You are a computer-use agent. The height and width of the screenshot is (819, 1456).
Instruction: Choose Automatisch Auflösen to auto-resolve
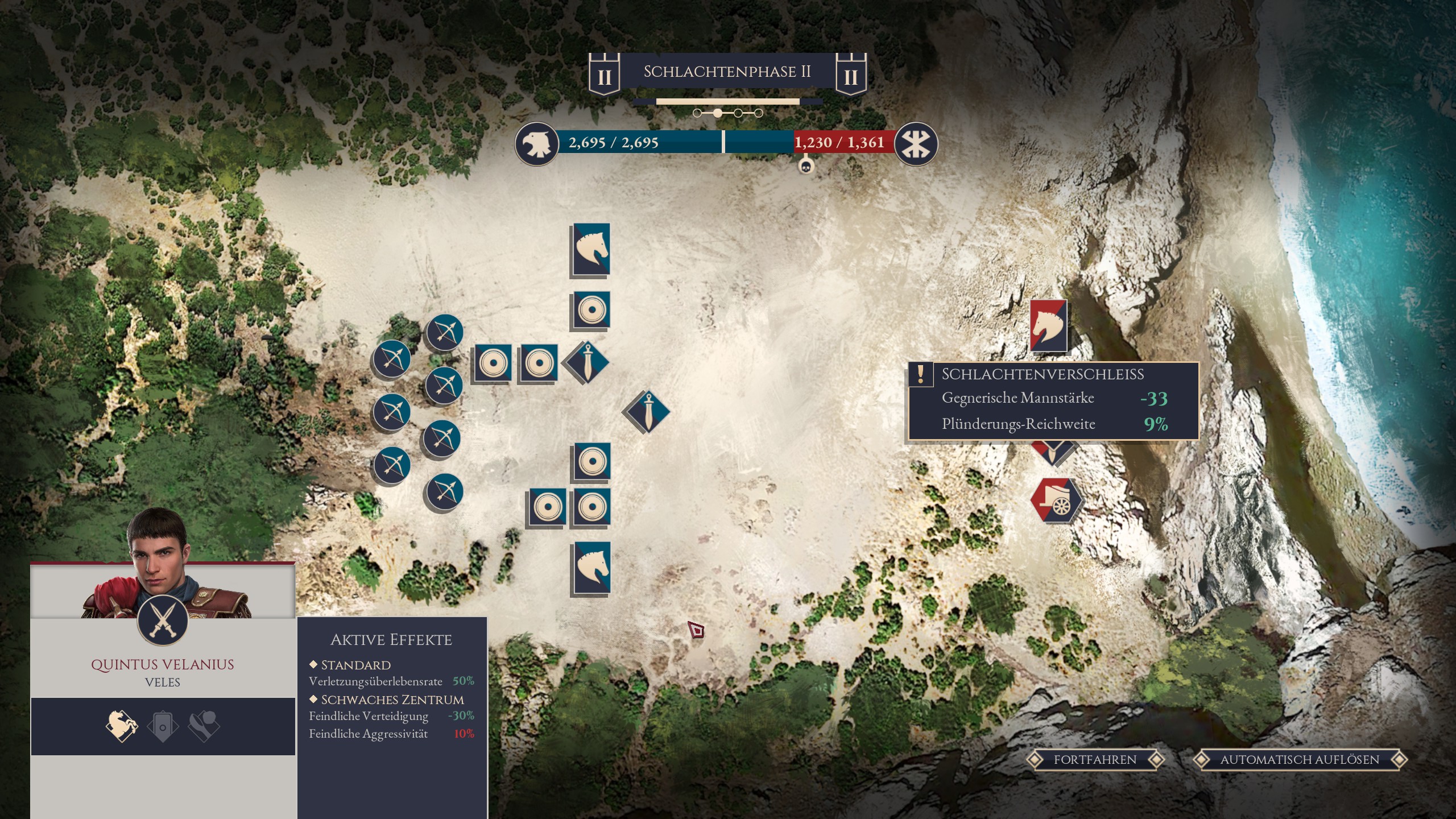tap(1300, 760)
